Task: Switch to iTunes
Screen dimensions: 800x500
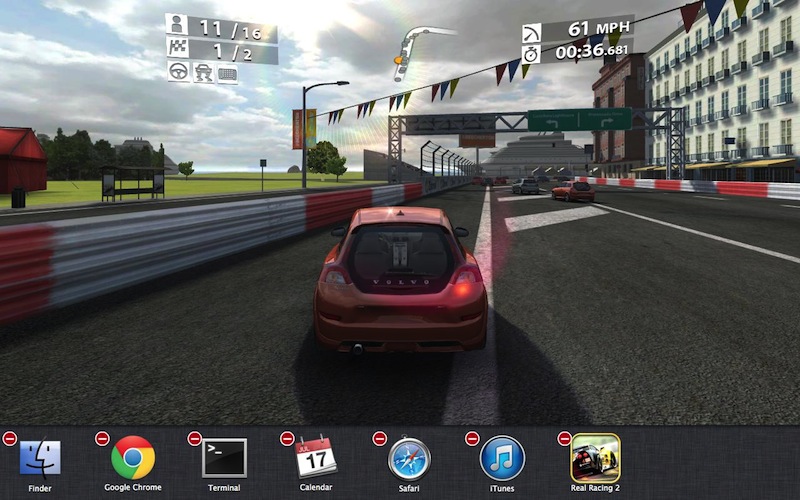Action: click(x=502, y=458)
